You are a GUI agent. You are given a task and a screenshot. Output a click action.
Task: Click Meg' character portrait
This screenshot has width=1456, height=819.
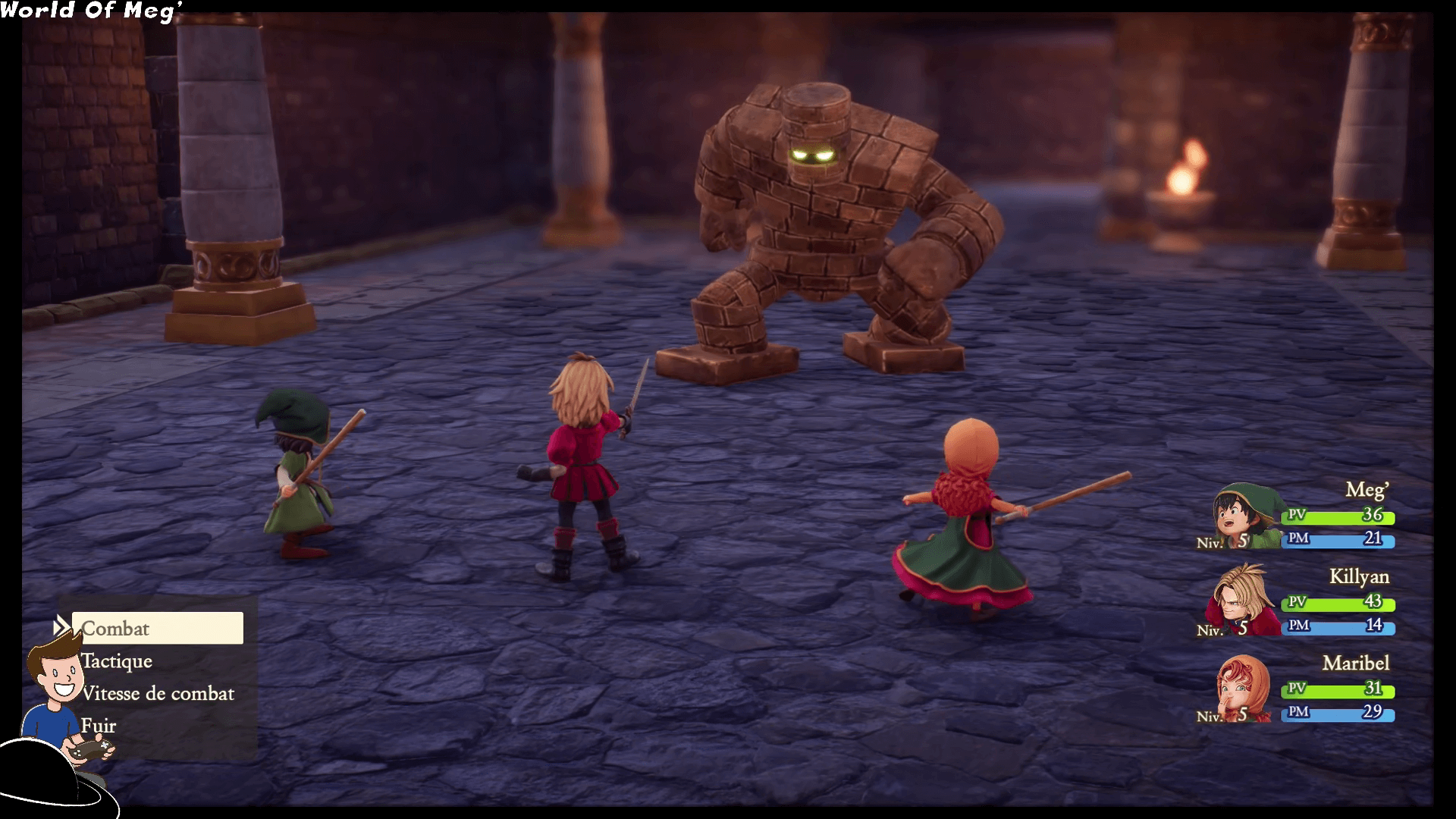tap(1241, 517)
